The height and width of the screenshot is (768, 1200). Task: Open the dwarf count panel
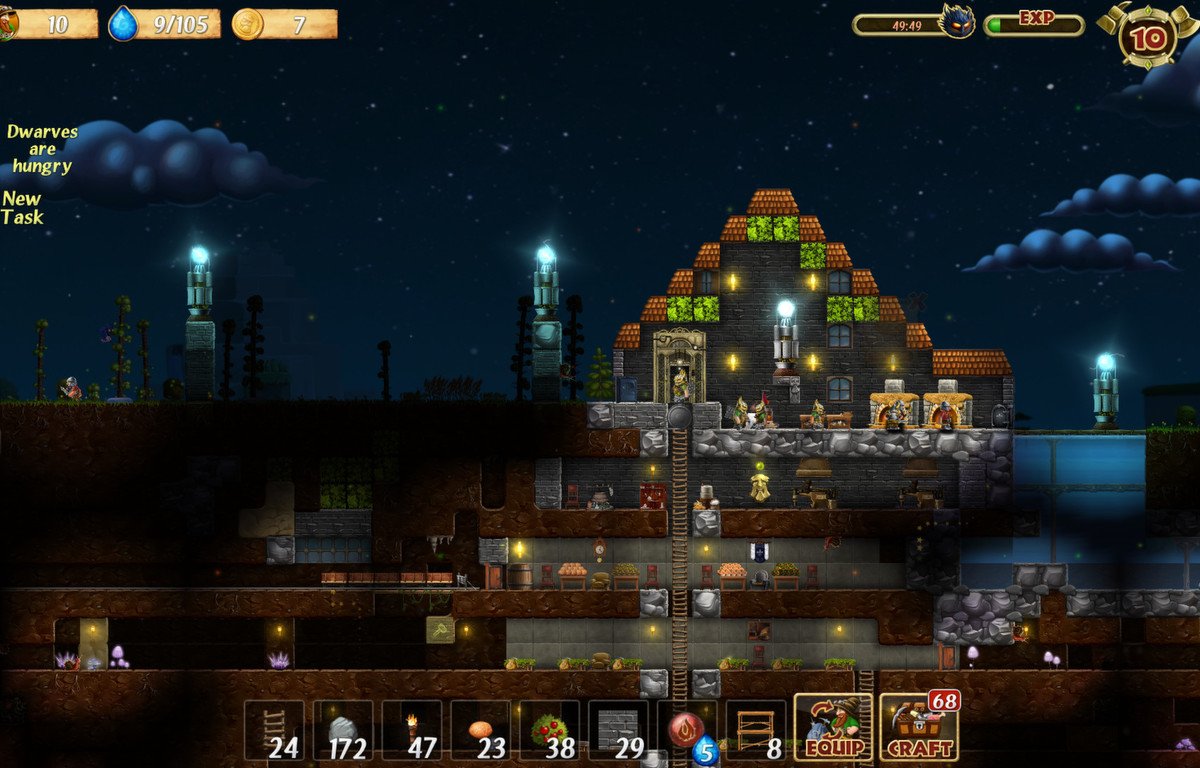tap(50, 24)
